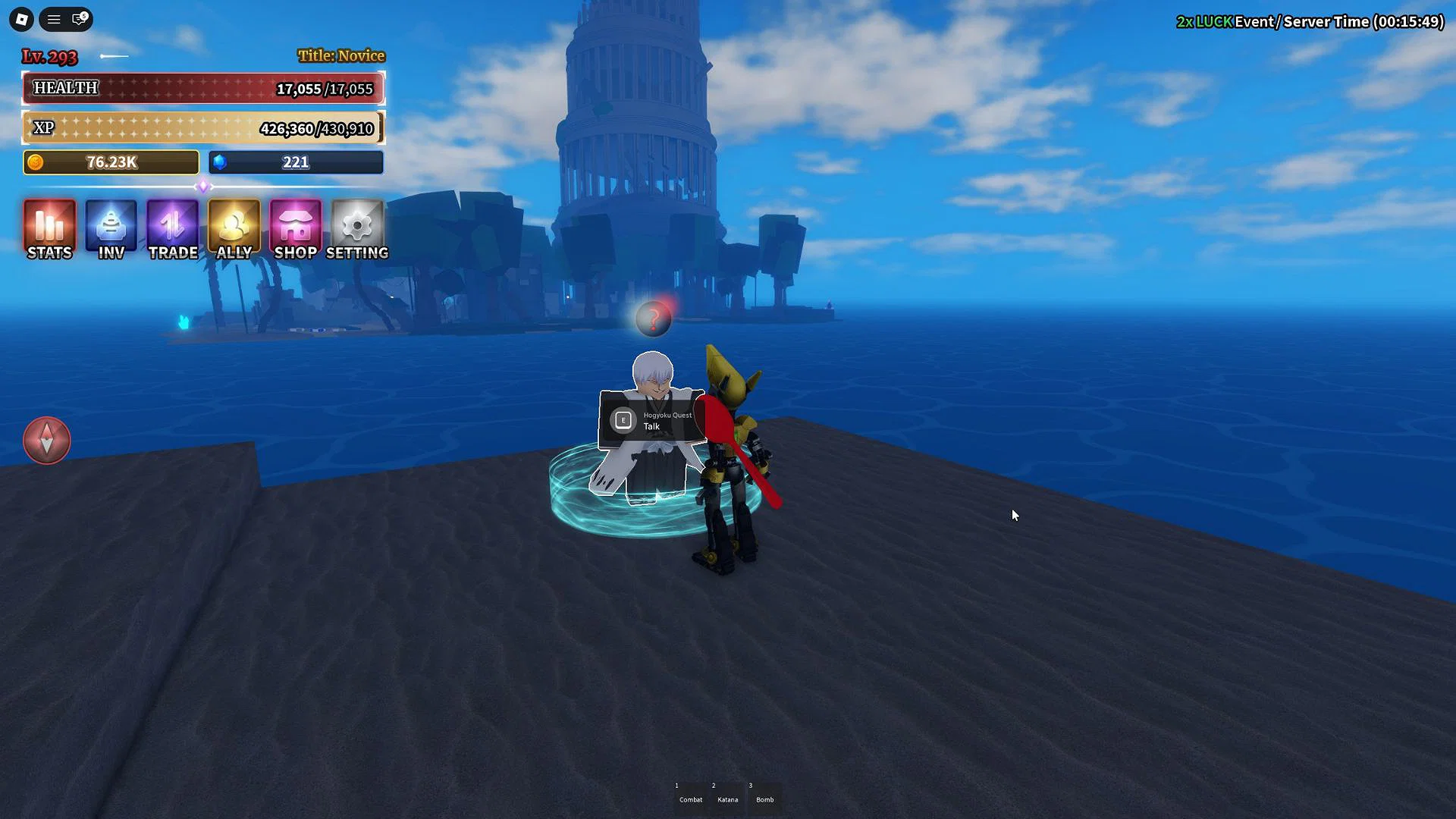Click the Title: Novice label
Viewport: 1456px width, 819px height.
click(x=340, y=55)
